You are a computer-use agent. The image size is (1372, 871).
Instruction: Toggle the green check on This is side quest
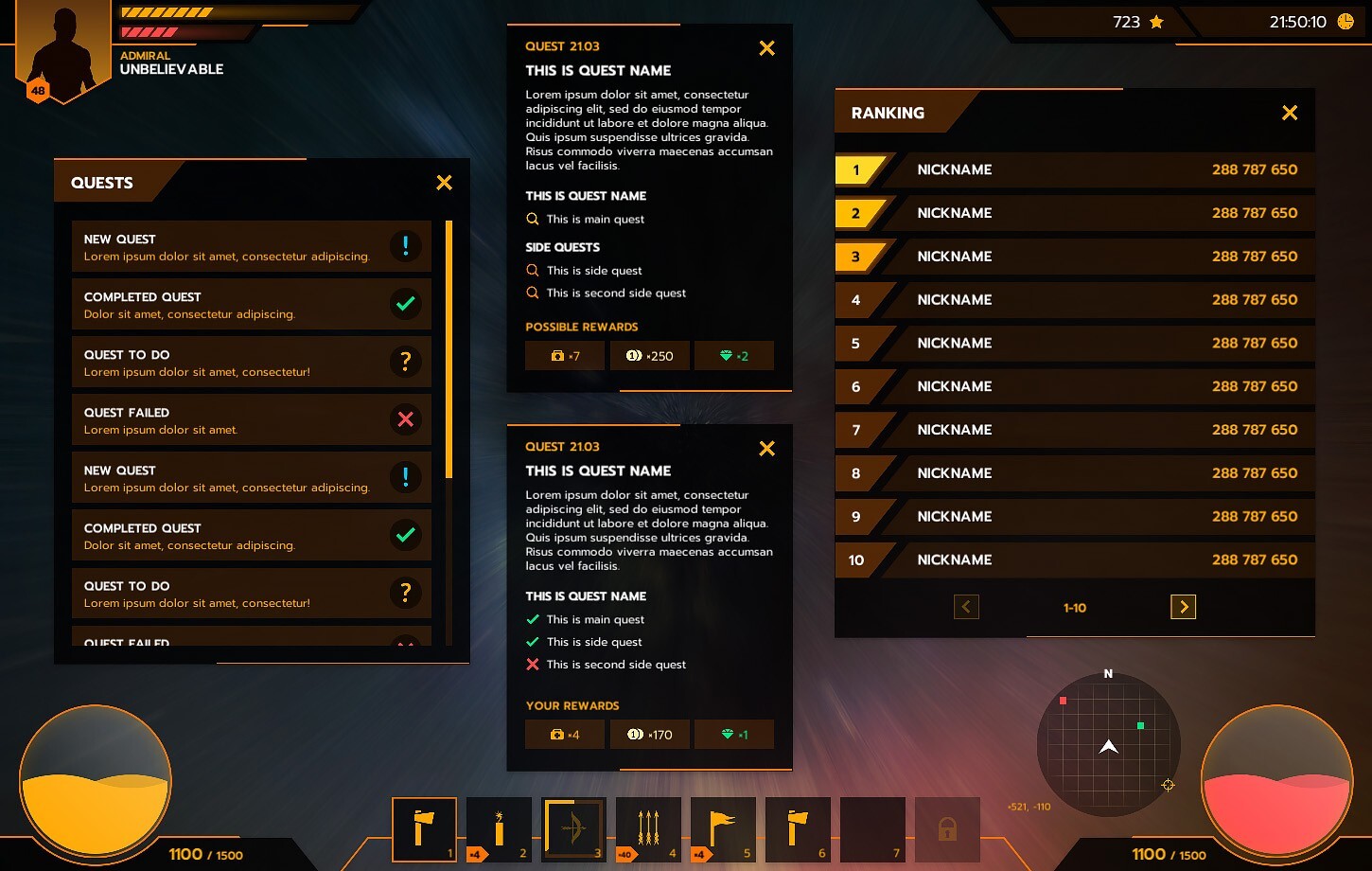coord(532,642)
